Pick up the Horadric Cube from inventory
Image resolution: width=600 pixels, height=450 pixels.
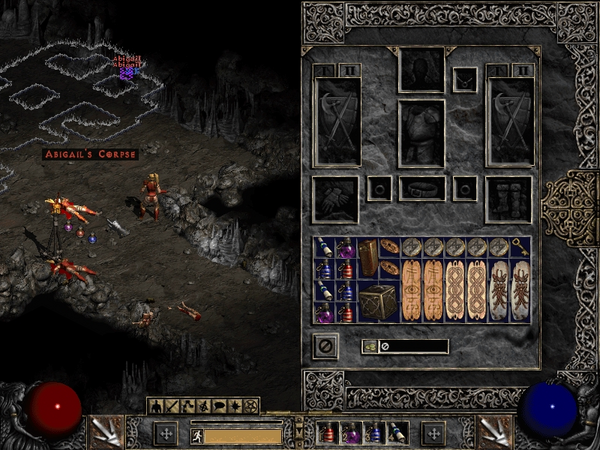click(x=381, y=301)
